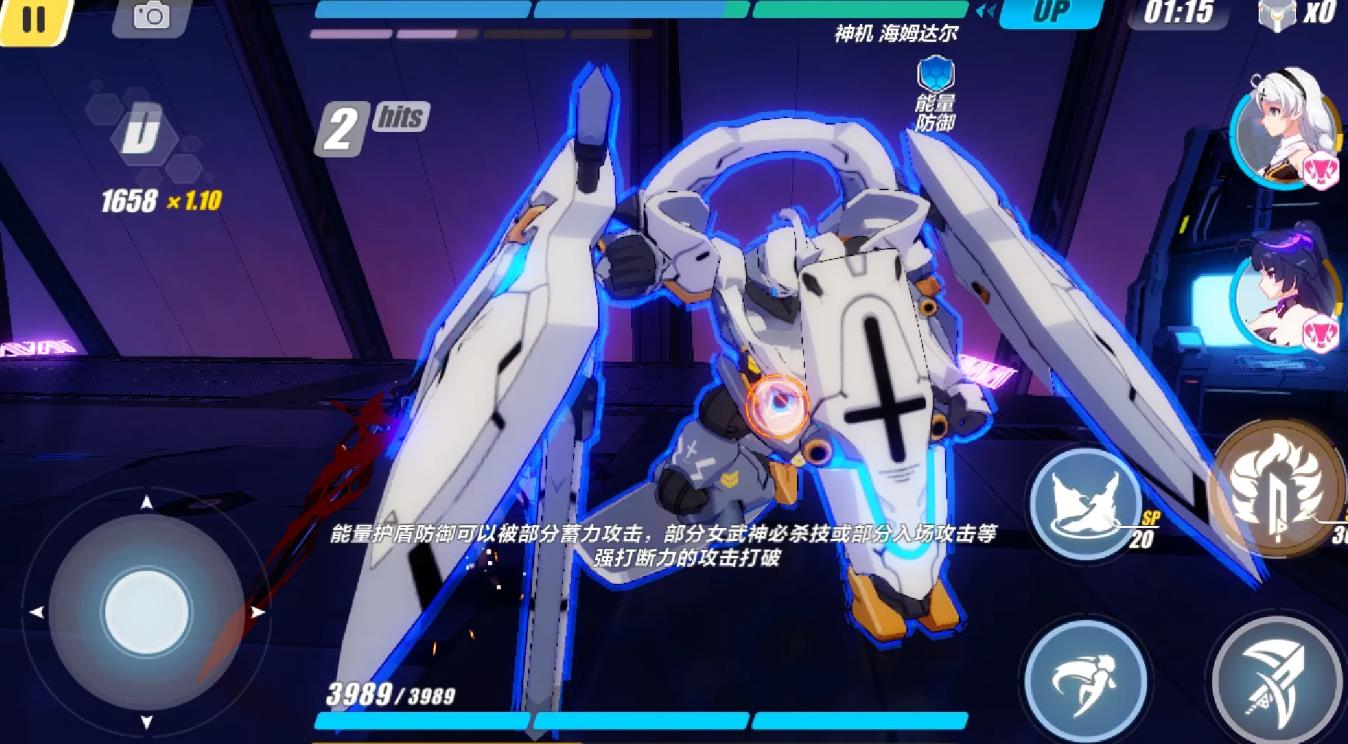Tap the virtual joystick center knob
Image resolution: width=1348 pixels, height=744 pixels.
click(x=147, y=612)
